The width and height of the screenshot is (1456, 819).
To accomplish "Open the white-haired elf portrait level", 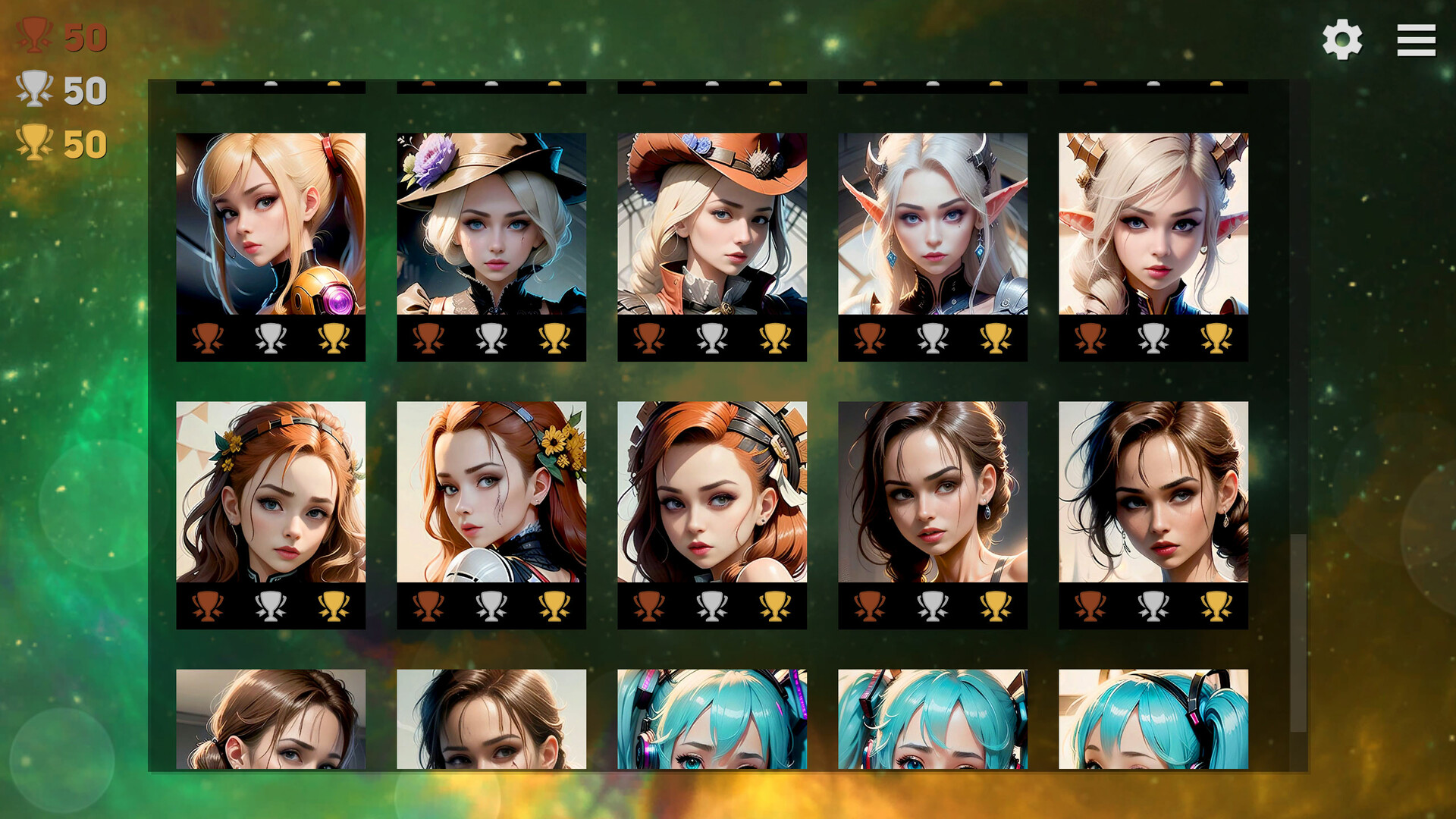I will tap(931, 224).
